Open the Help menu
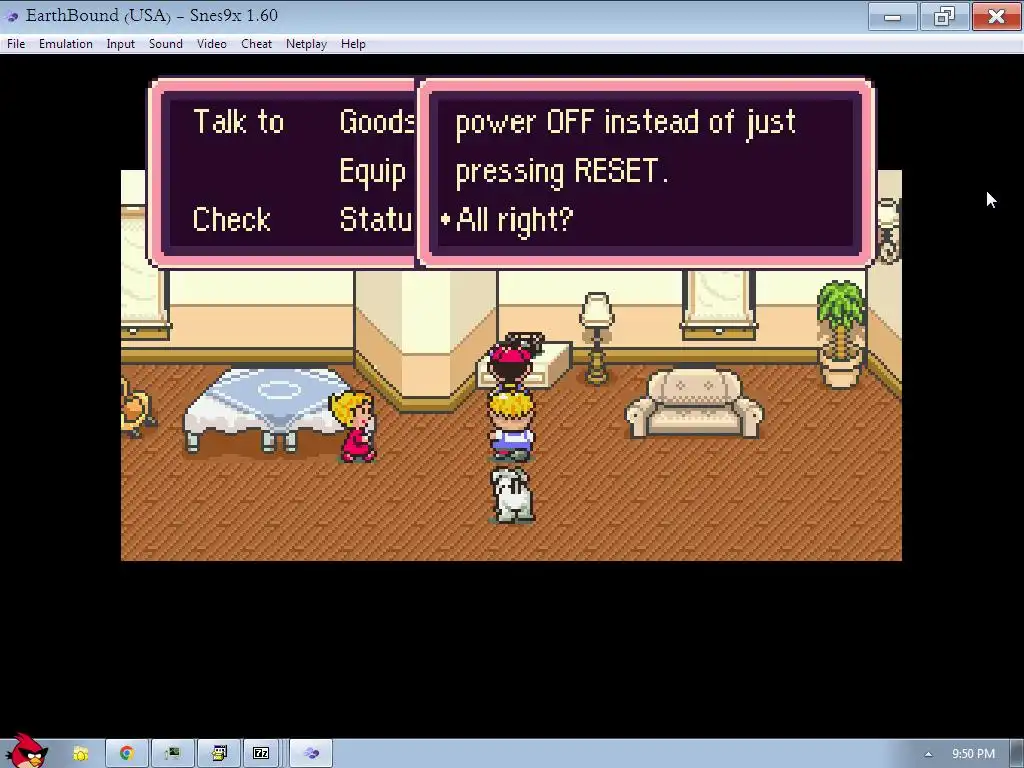This screenshot has height=768, width=1024. coord(353,44)
